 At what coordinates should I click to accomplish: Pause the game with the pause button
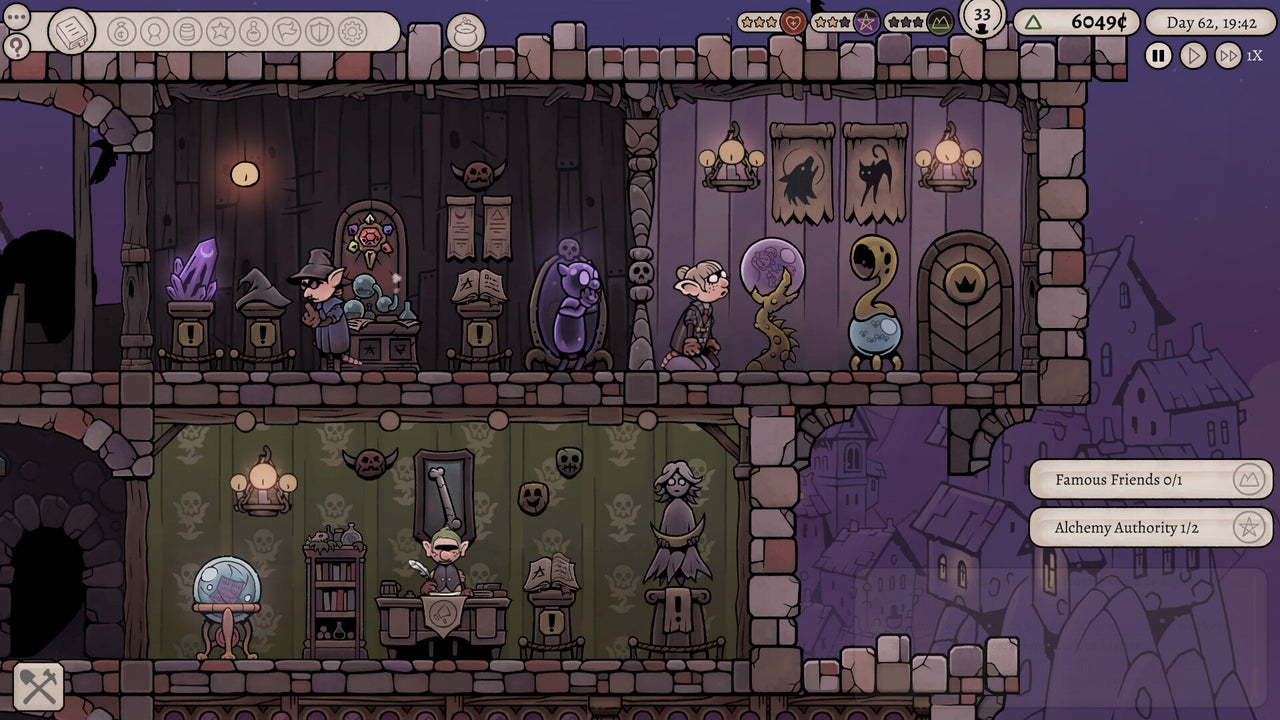click(1157, 57)
